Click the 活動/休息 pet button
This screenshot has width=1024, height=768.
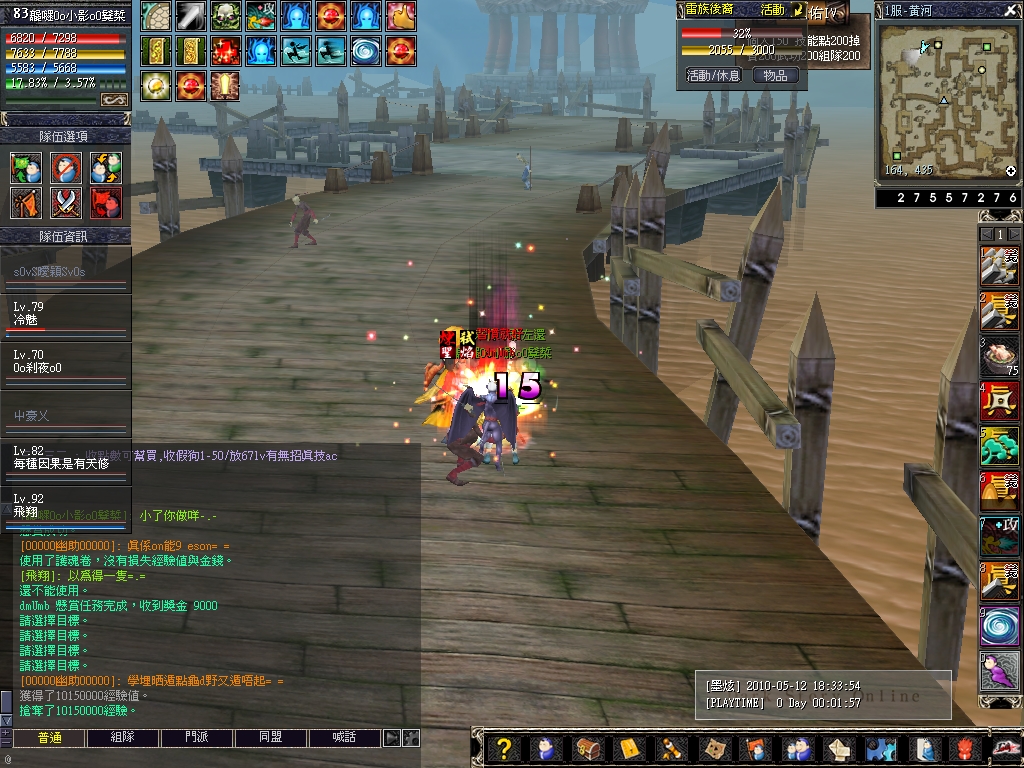click(713, 75)
